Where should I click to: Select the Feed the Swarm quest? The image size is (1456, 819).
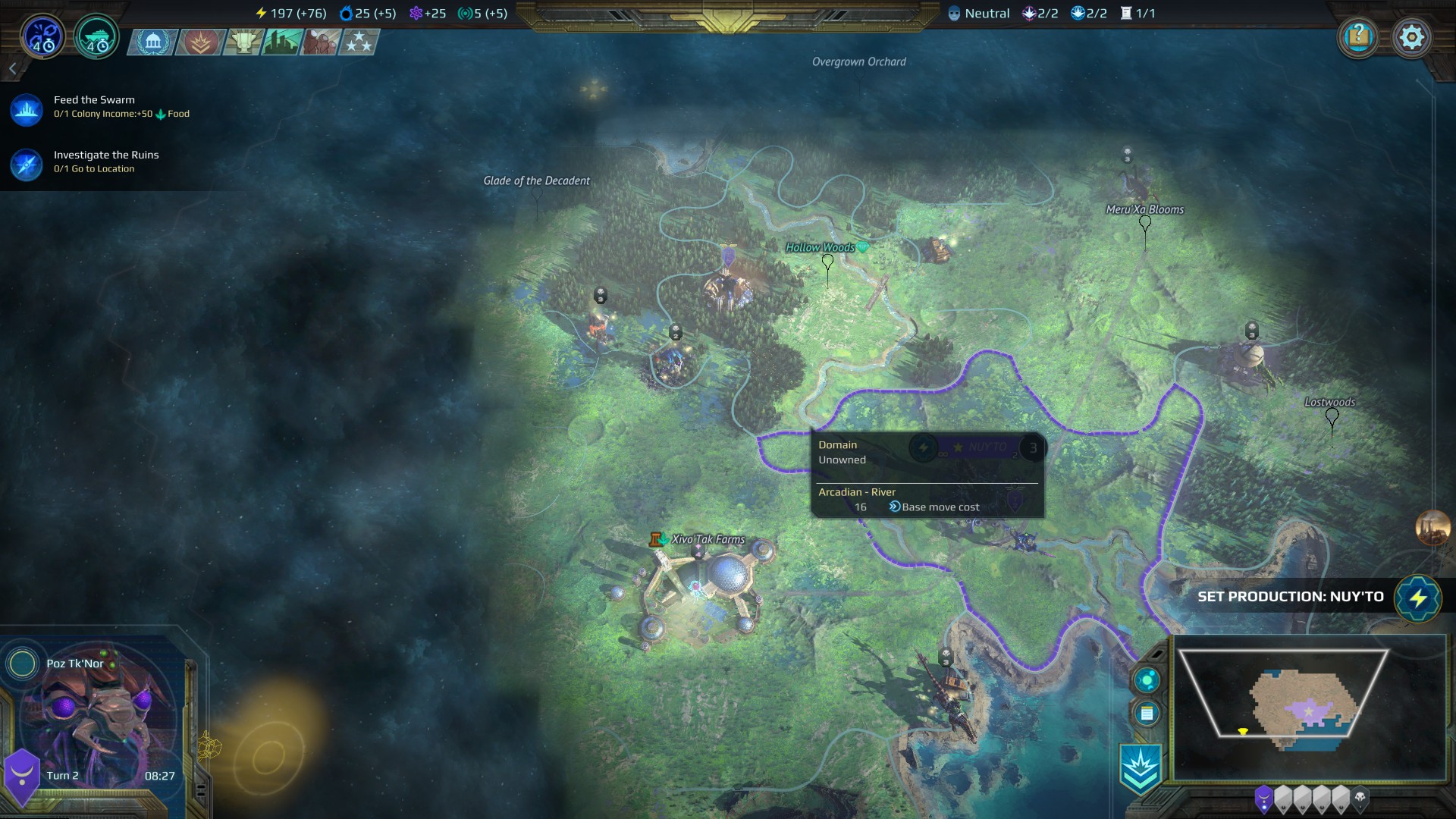click(94, 106)
